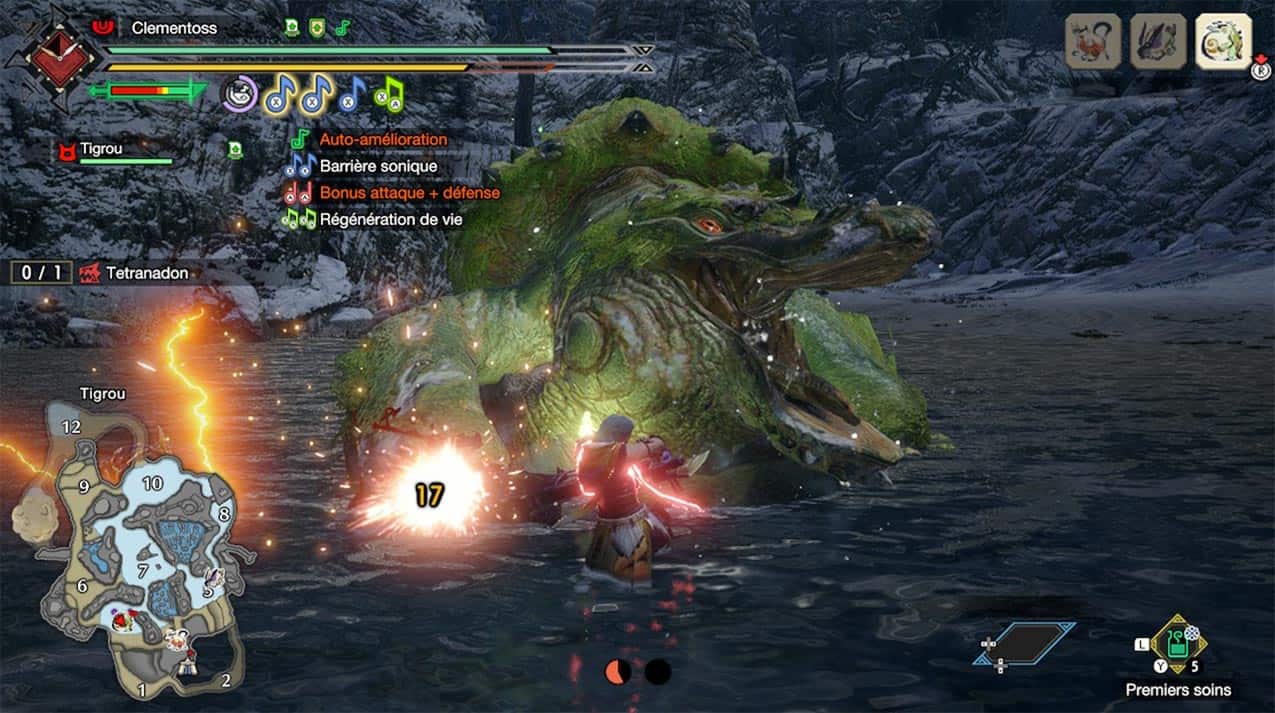Click the purple monster marker on minimap
Viewport: 1275px width, 713px height.
click(212, 578)
